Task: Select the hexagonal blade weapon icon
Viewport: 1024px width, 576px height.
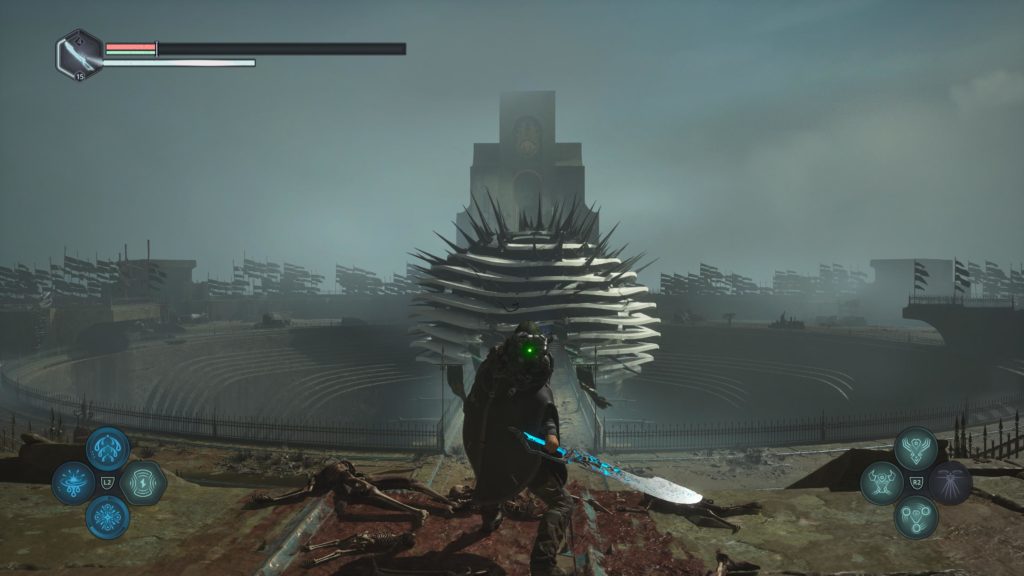Action: click(x=79, y=53)
